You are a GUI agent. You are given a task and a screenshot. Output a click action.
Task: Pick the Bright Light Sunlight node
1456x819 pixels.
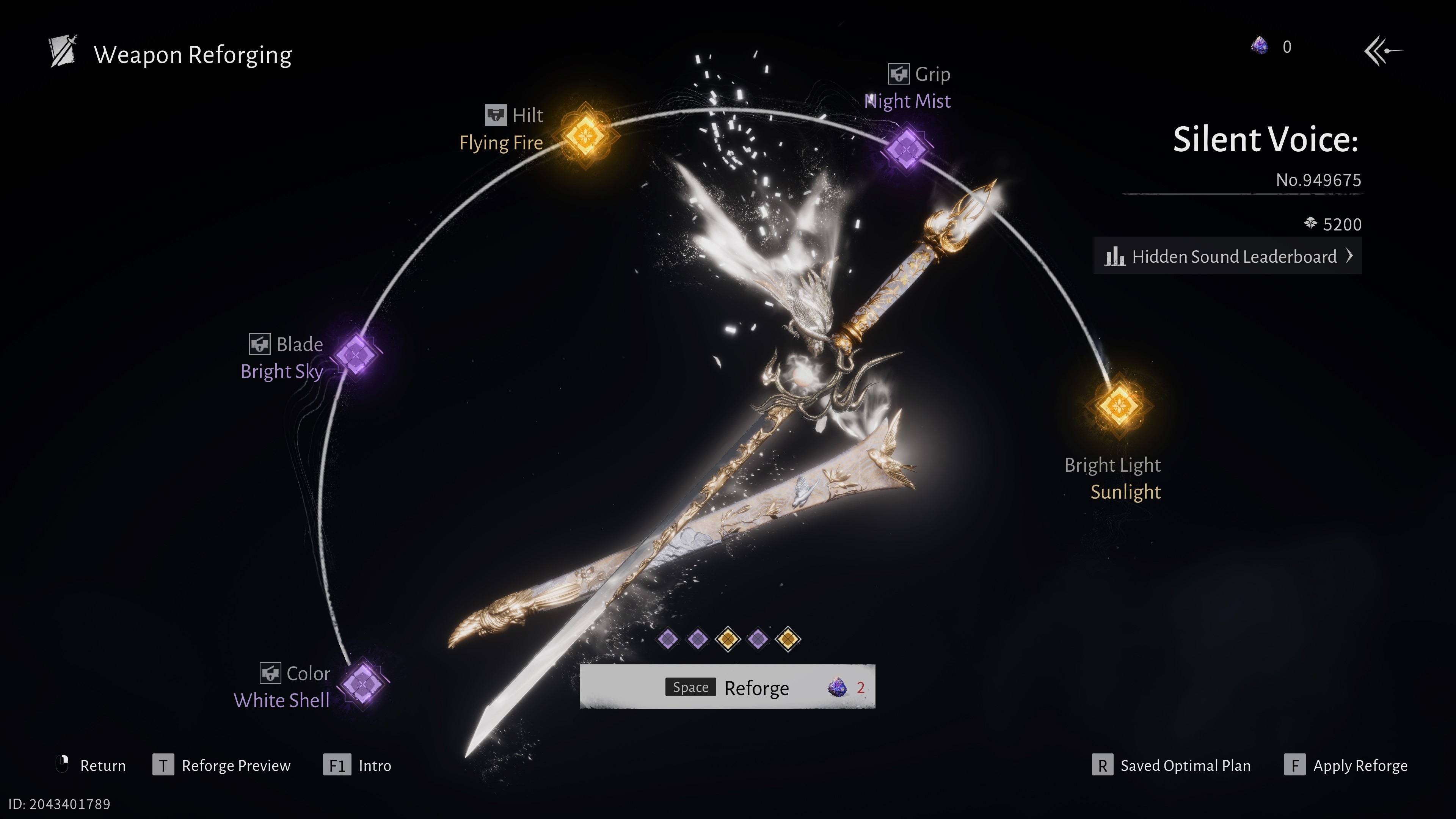[1119, 405]
